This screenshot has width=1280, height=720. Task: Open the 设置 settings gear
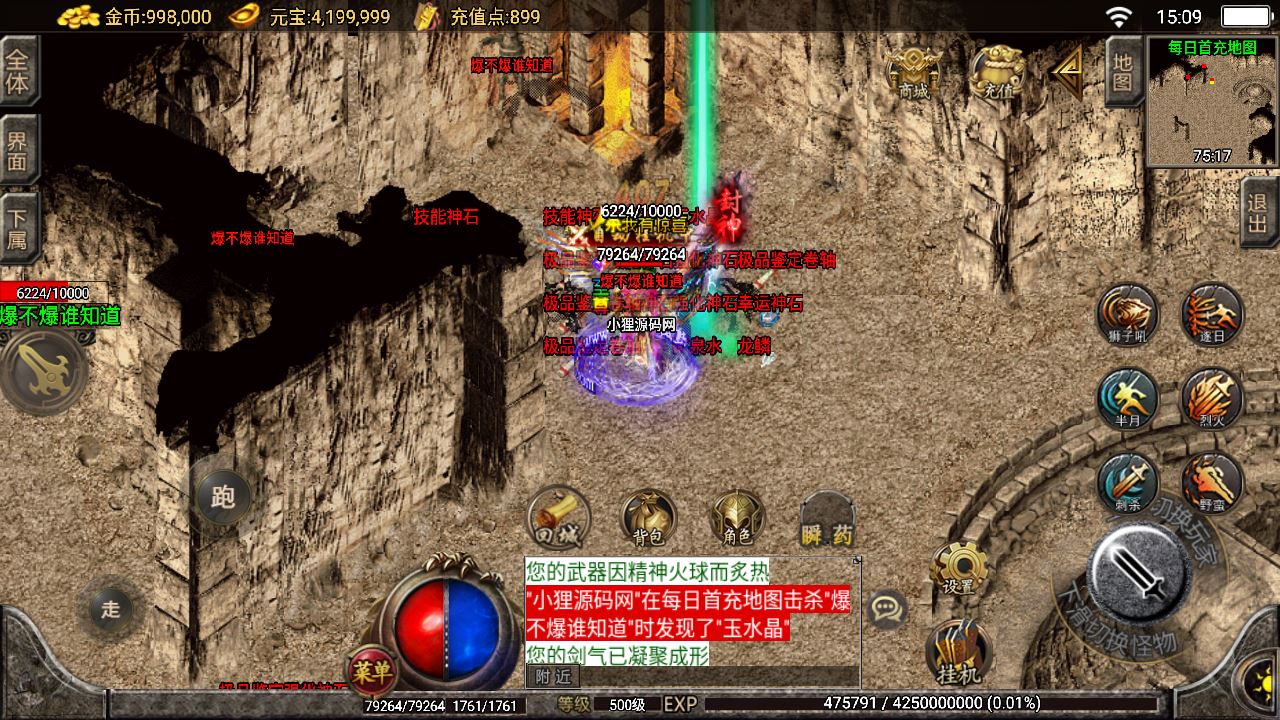point(959,569)
